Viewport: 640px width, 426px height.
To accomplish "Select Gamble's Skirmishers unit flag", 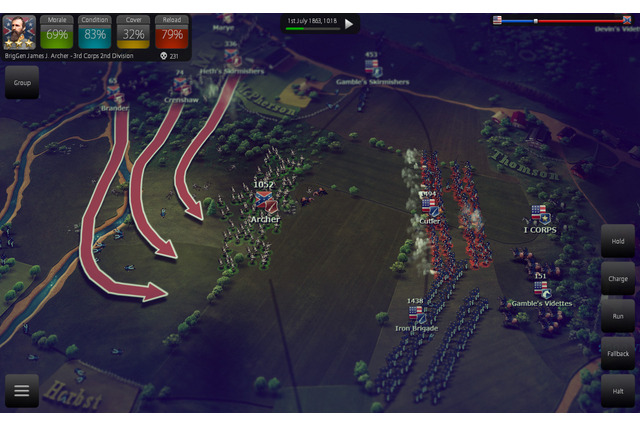I will (372, 67).
